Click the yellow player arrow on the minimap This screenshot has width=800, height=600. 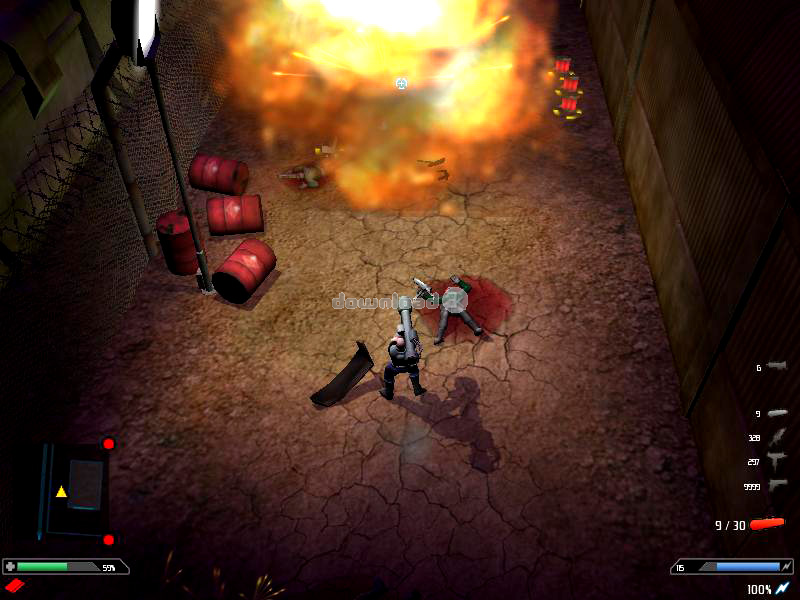pos(61,491)
